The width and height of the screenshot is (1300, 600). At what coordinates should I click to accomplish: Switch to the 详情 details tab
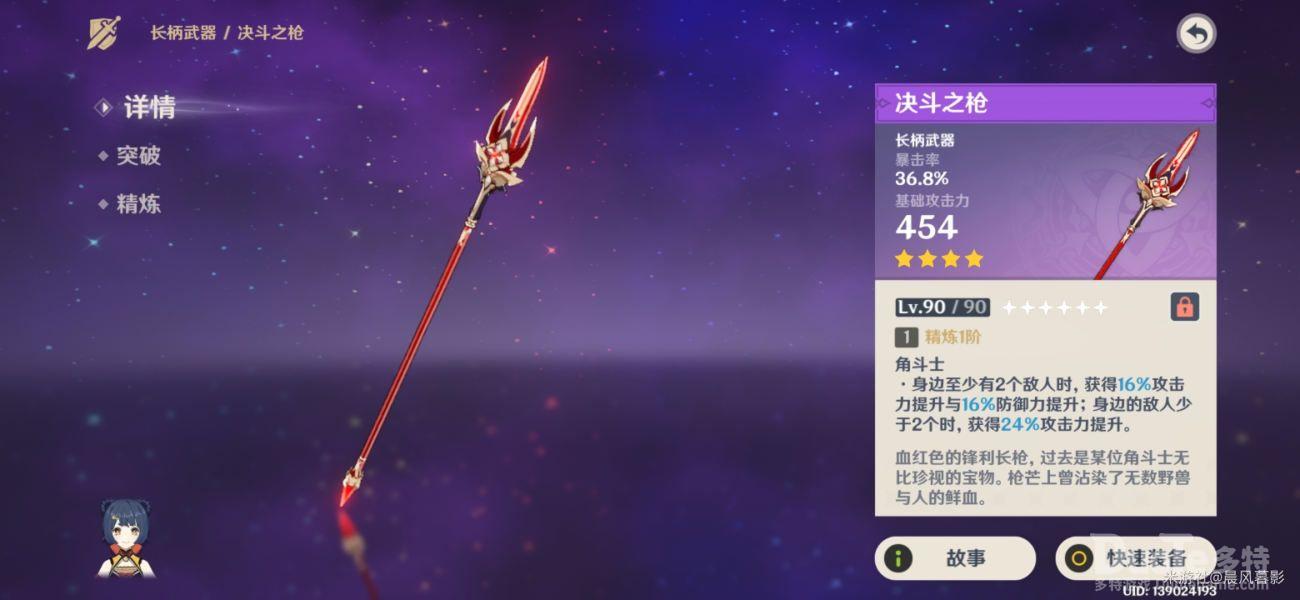click(x=148, y=108)
